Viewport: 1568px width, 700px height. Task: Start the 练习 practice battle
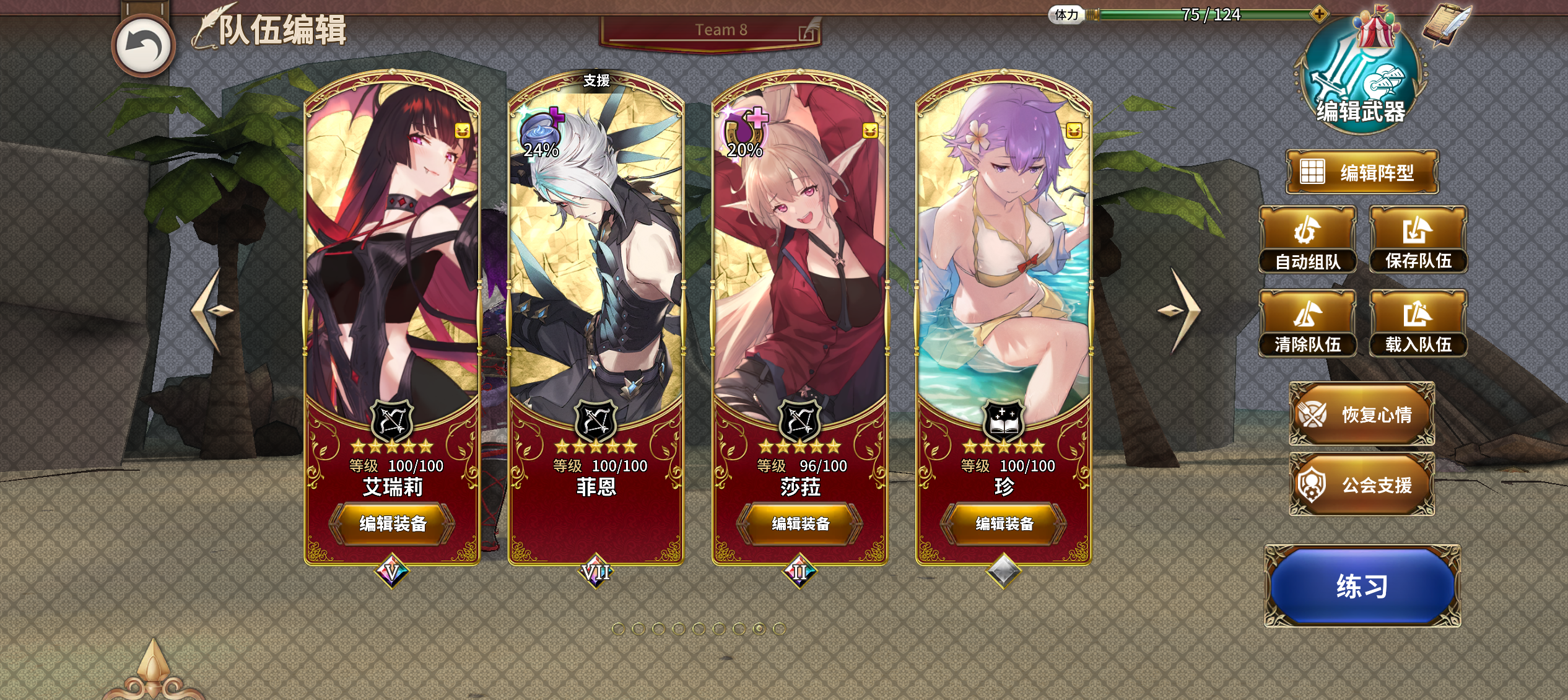pos(1362,586)
